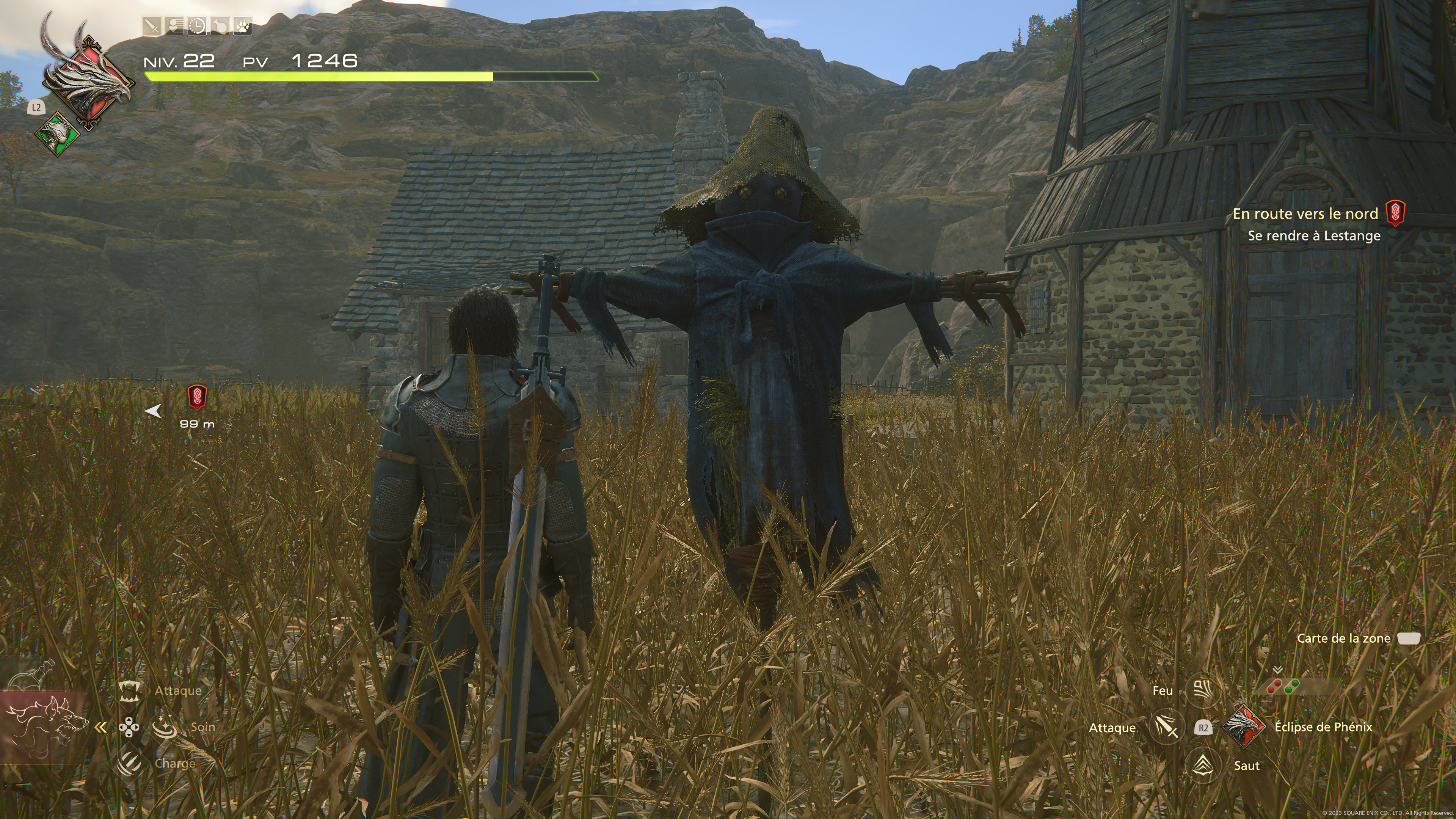This screenshot has height=819, width=1456.
Task: Click the clock accessory status icon
Action: point(197,26)
